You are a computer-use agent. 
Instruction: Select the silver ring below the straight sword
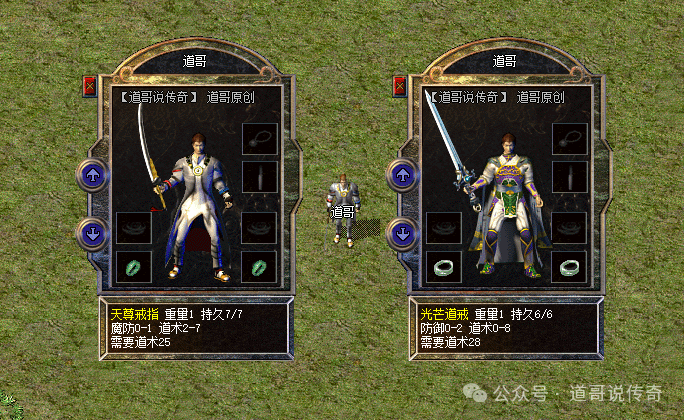pos(444,266)
